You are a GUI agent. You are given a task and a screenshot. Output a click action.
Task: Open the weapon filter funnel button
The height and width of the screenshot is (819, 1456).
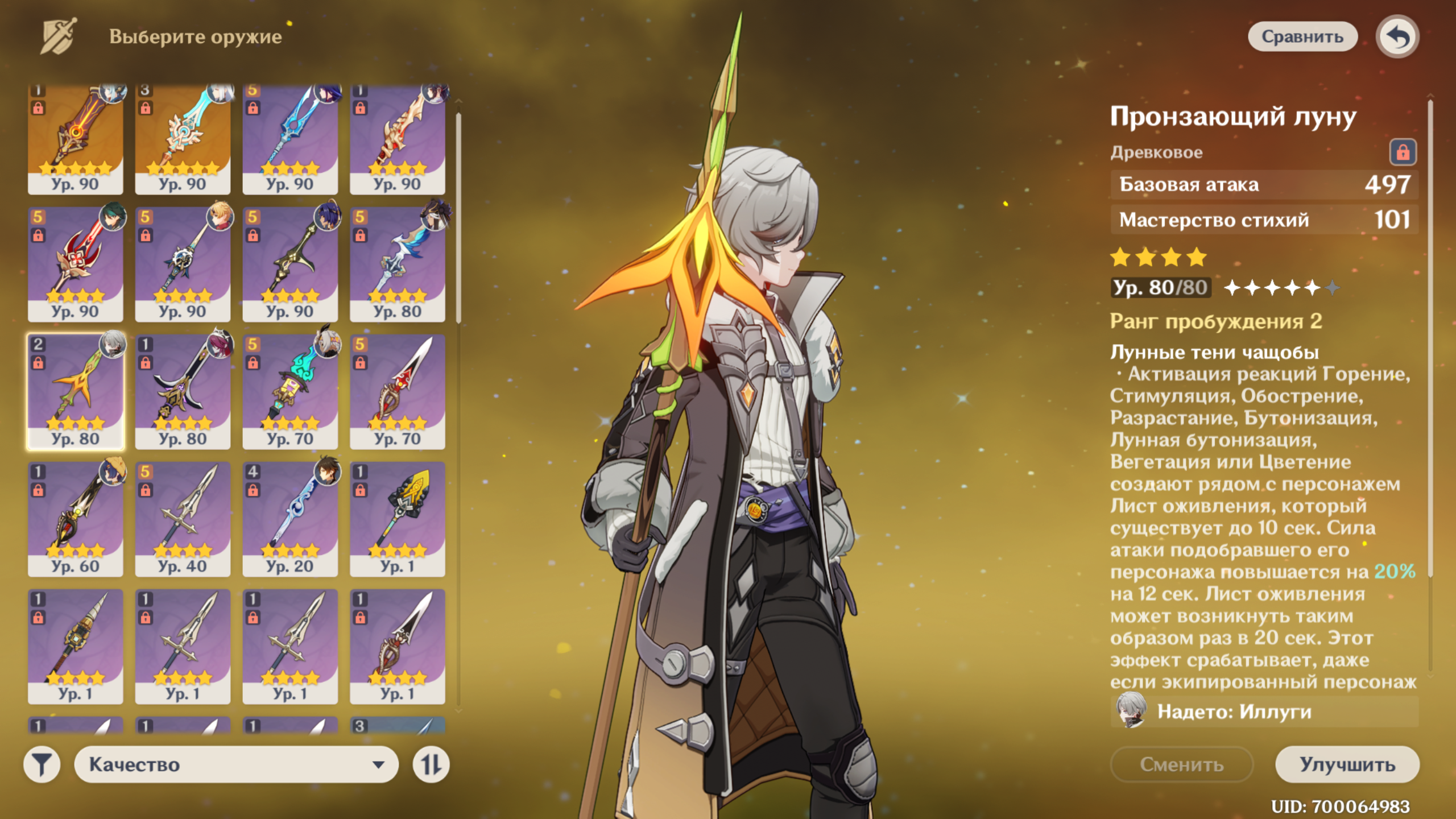[42, 764]
